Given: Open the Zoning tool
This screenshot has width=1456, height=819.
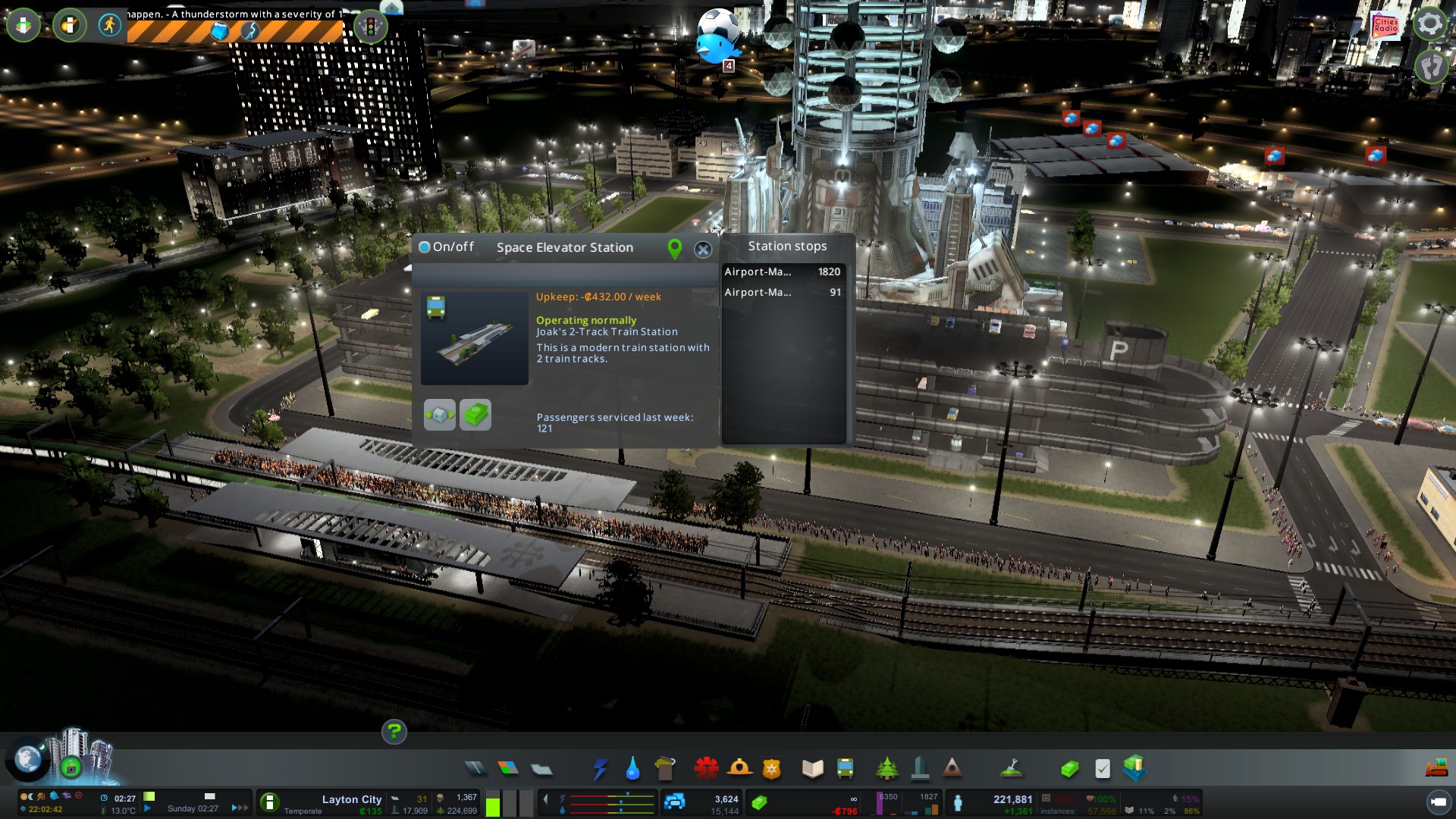Looking at the screenshot, I should click(508, 769).
